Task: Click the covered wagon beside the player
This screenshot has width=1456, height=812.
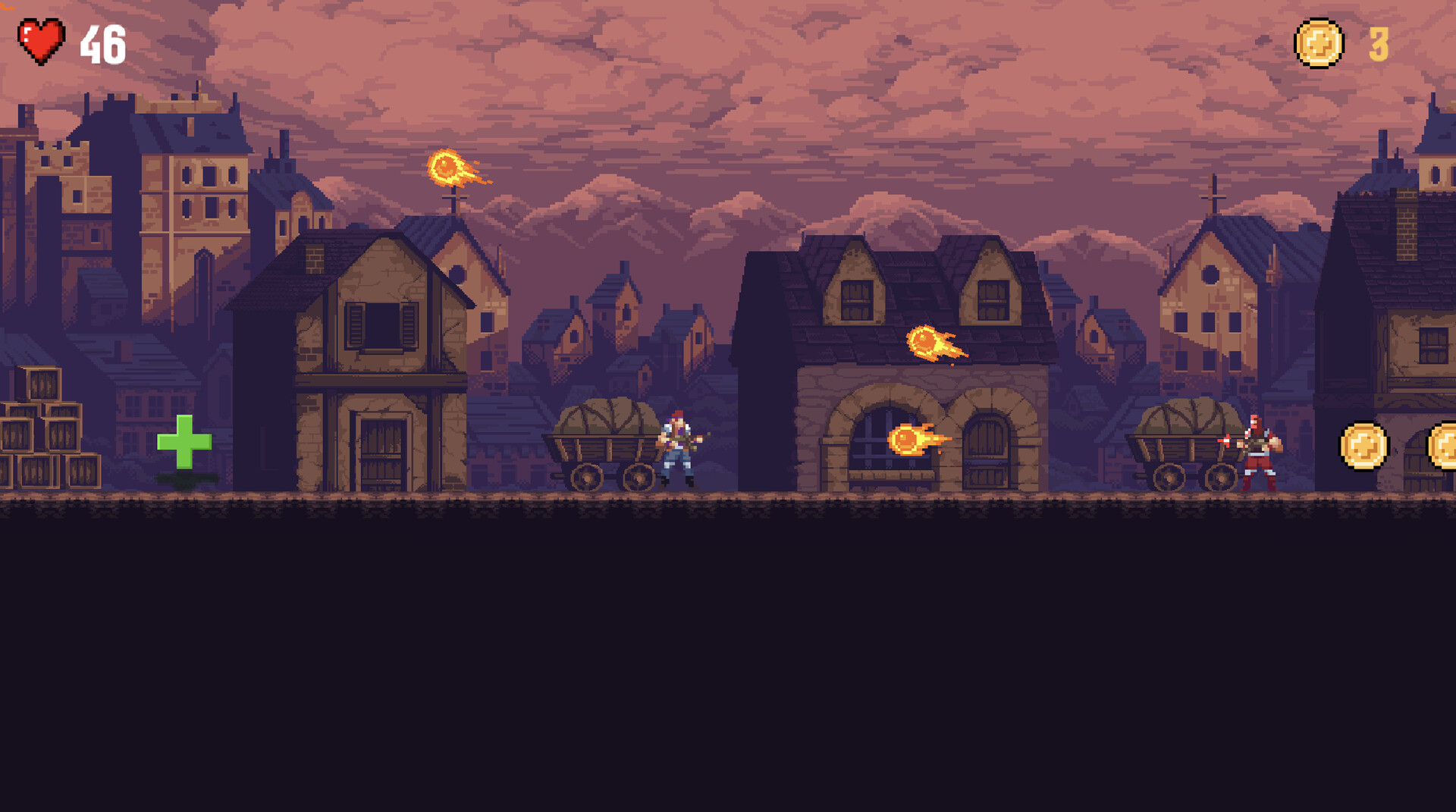Action: coord(604,444)
